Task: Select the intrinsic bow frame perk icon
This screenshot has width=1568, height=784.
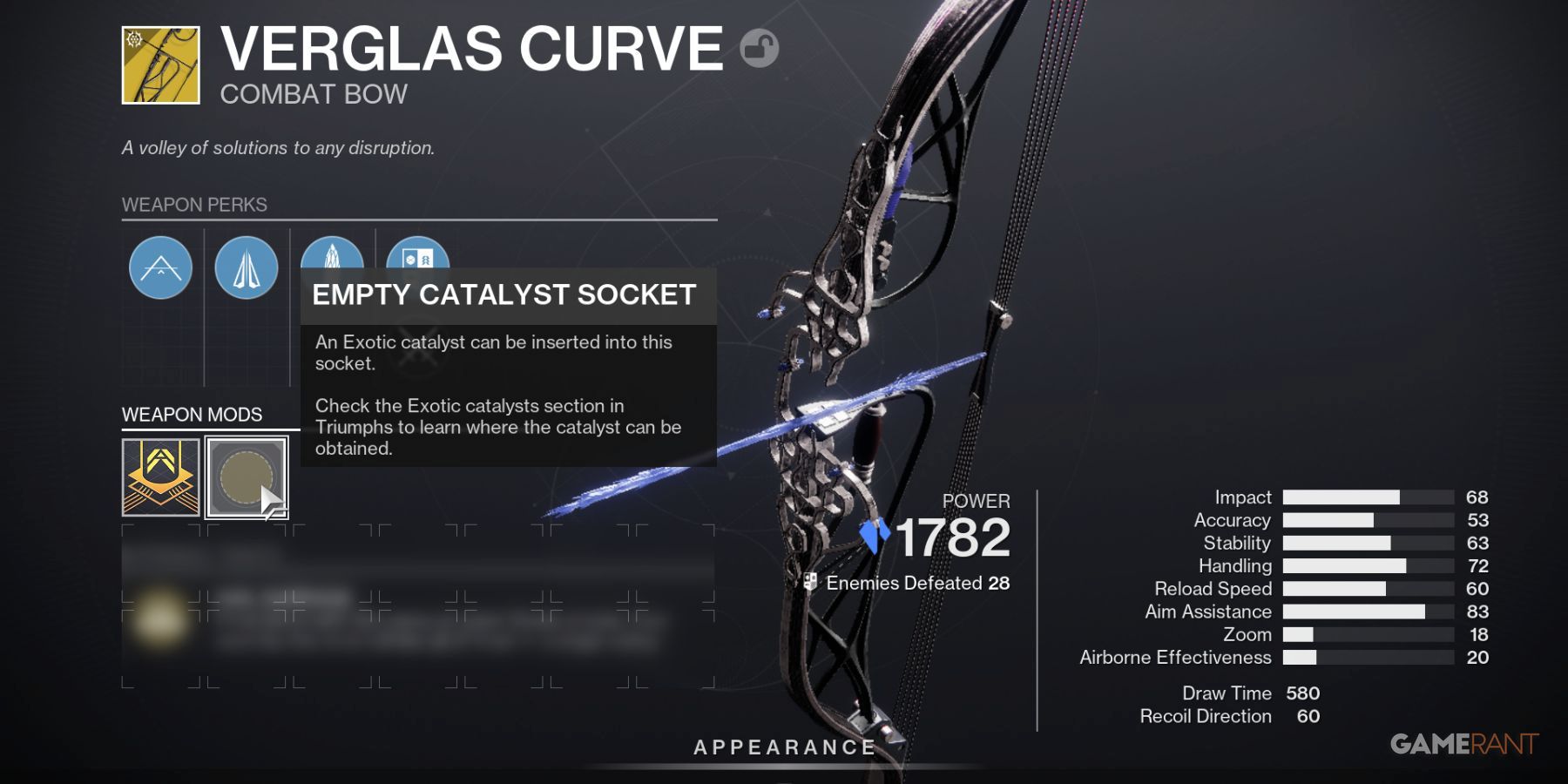Action: [x=160, y=267]
